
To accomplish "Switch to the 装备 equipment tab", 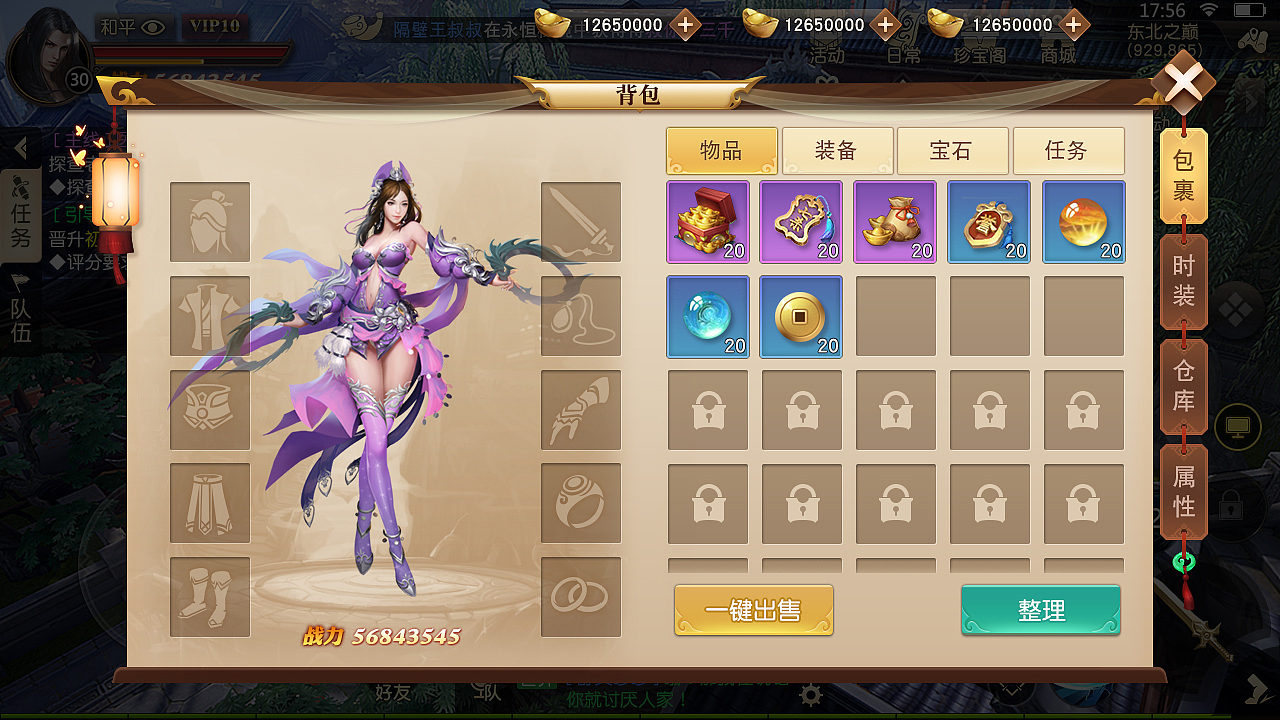I will pos(840,150).
